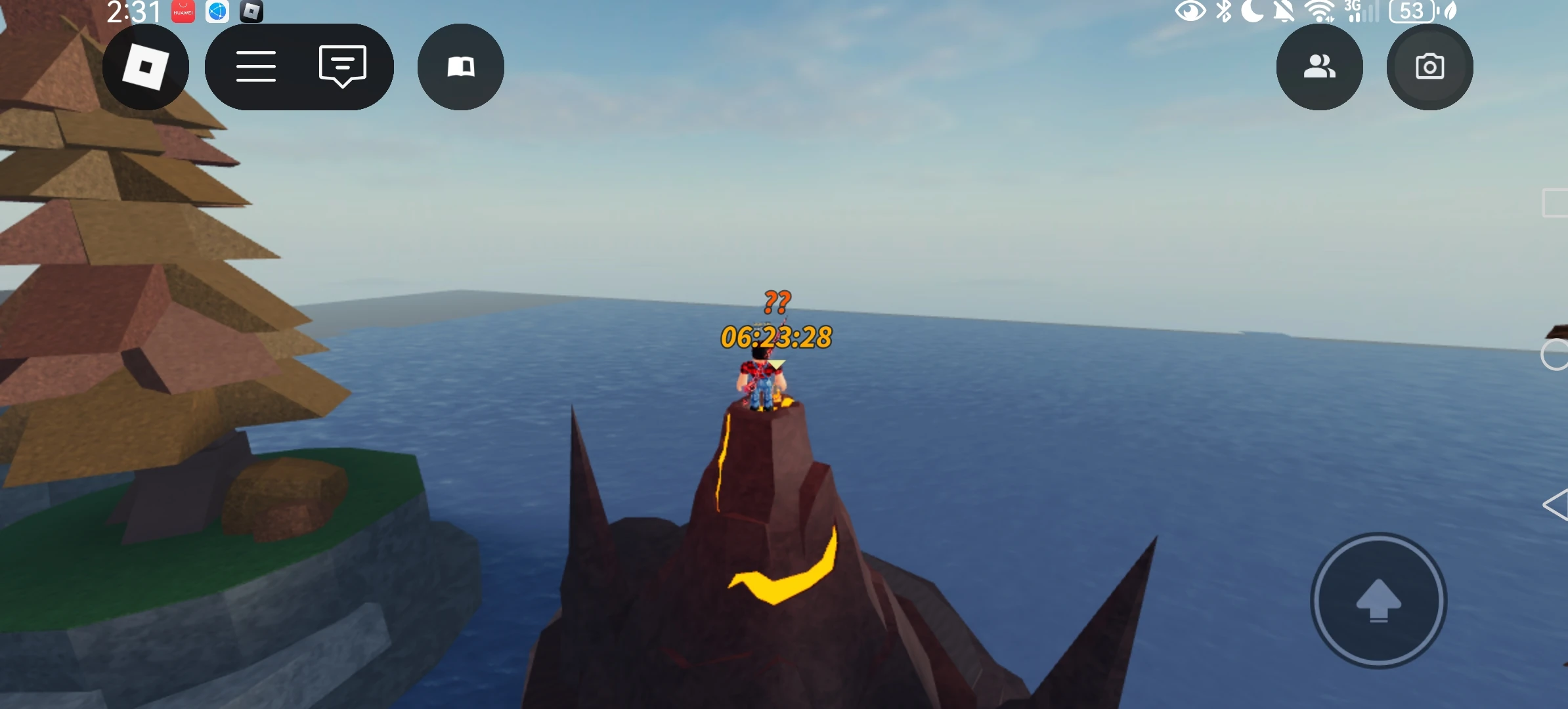Toggle the do-not-disturb moon icon
Screen dimensions: 1568x709
(1254, 11)
